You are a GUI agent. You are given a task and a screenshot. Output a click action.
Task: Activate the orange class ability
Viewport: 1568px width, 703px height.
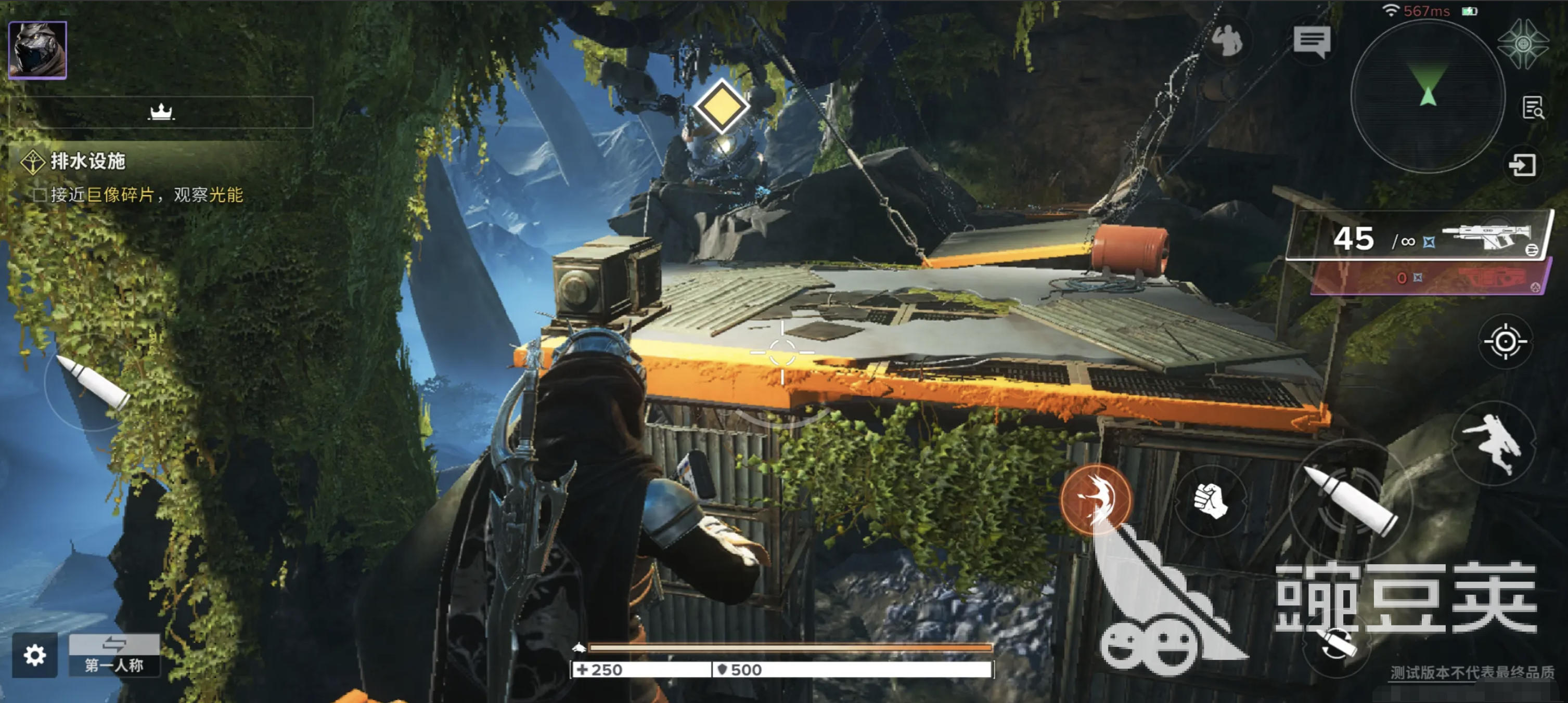point(1096,499)
